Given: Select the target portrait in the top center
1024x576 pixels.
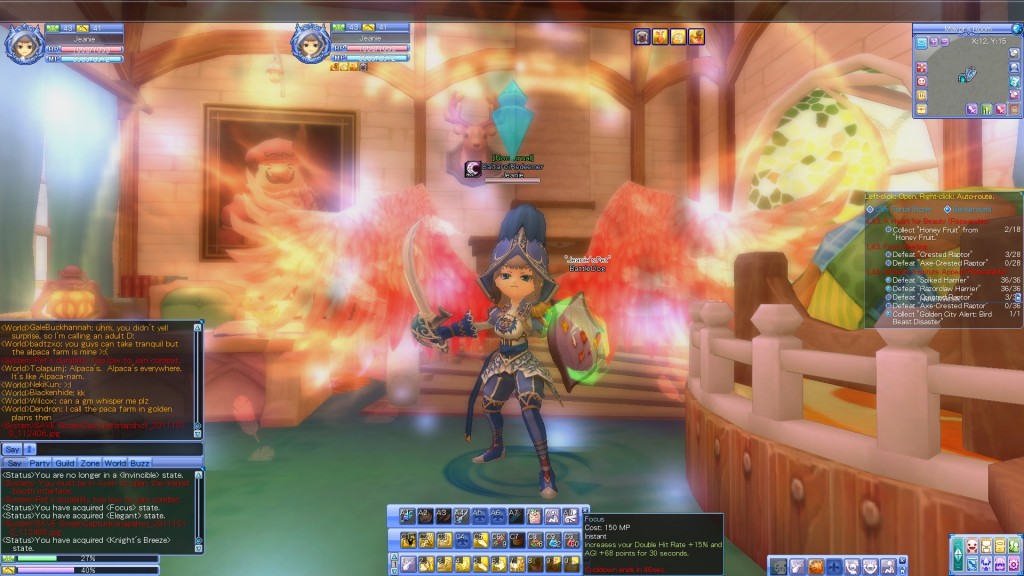Looking at the screenshot, I should 310,44.
